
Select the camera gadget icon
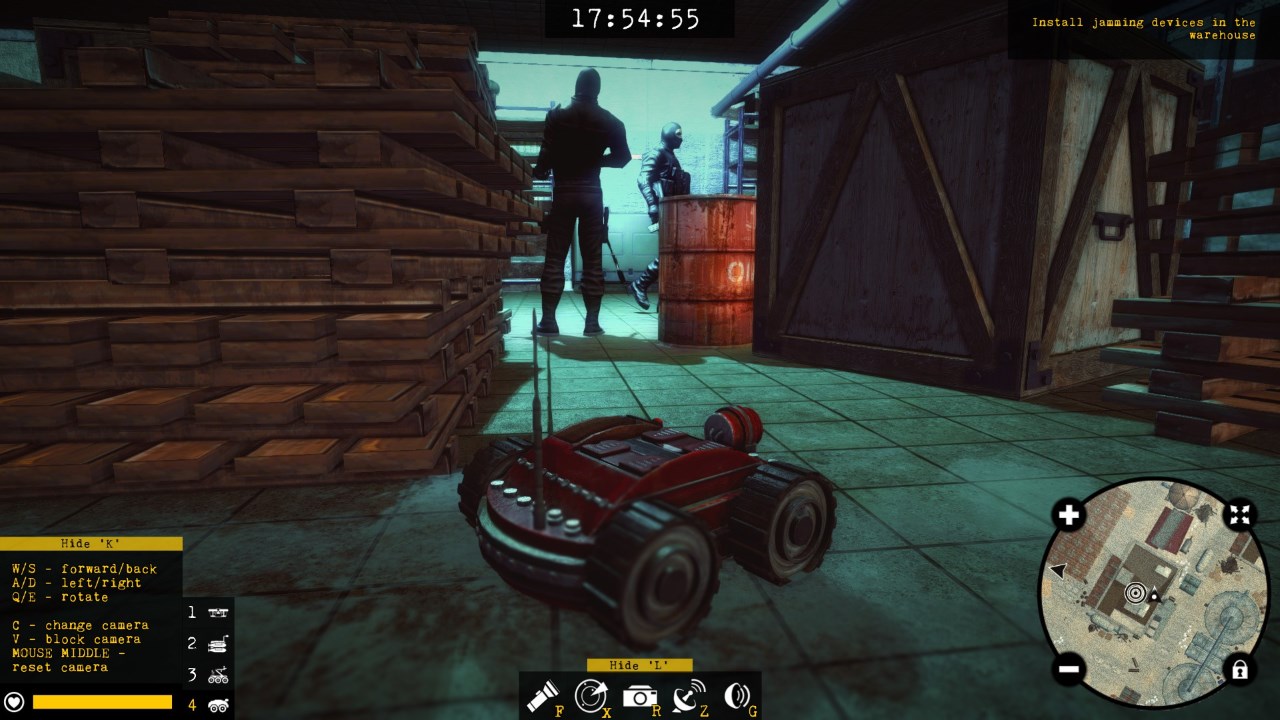[x=639, y=695]
